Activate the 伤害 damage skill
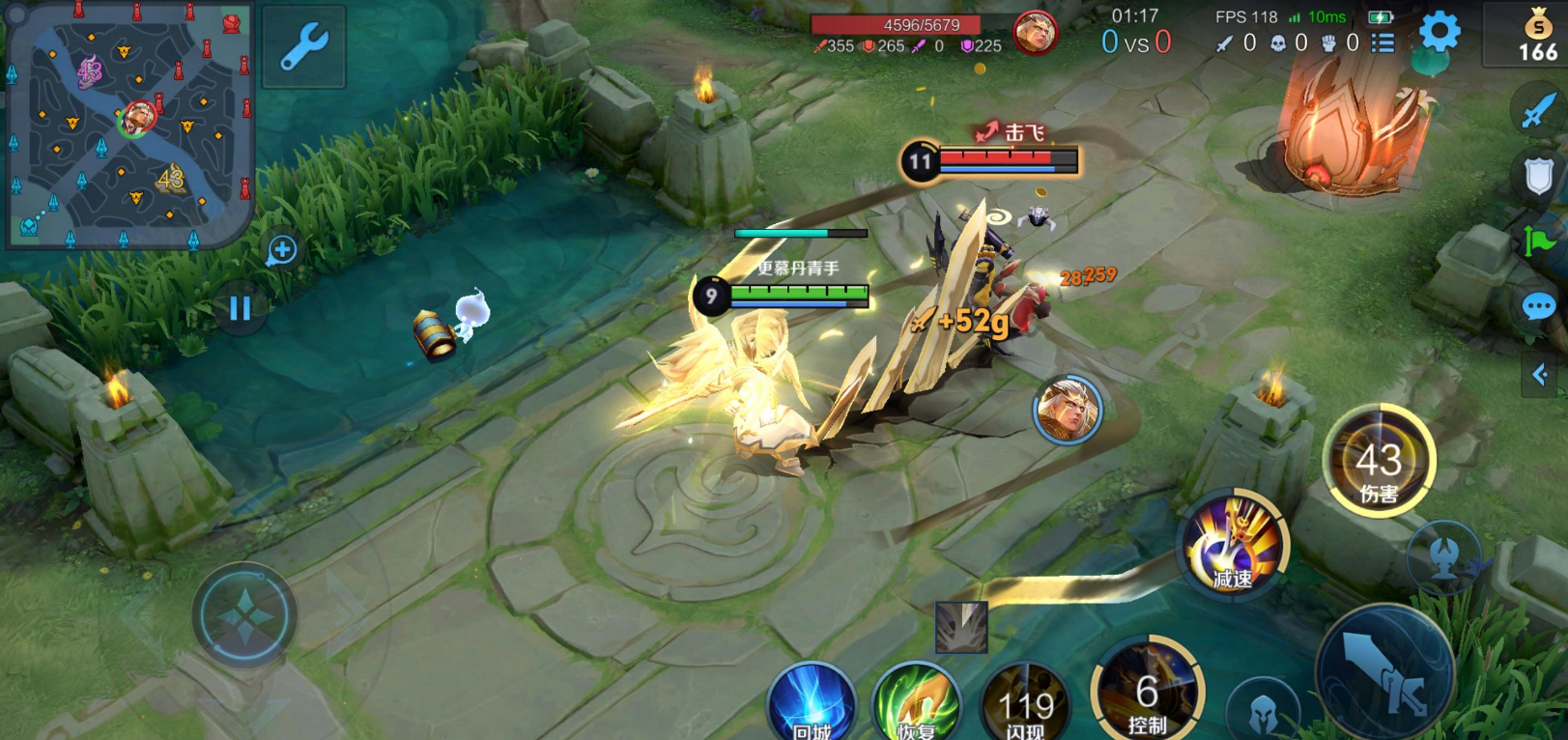This screenshot has height=740, width=1568. (x=1379, y=462)
